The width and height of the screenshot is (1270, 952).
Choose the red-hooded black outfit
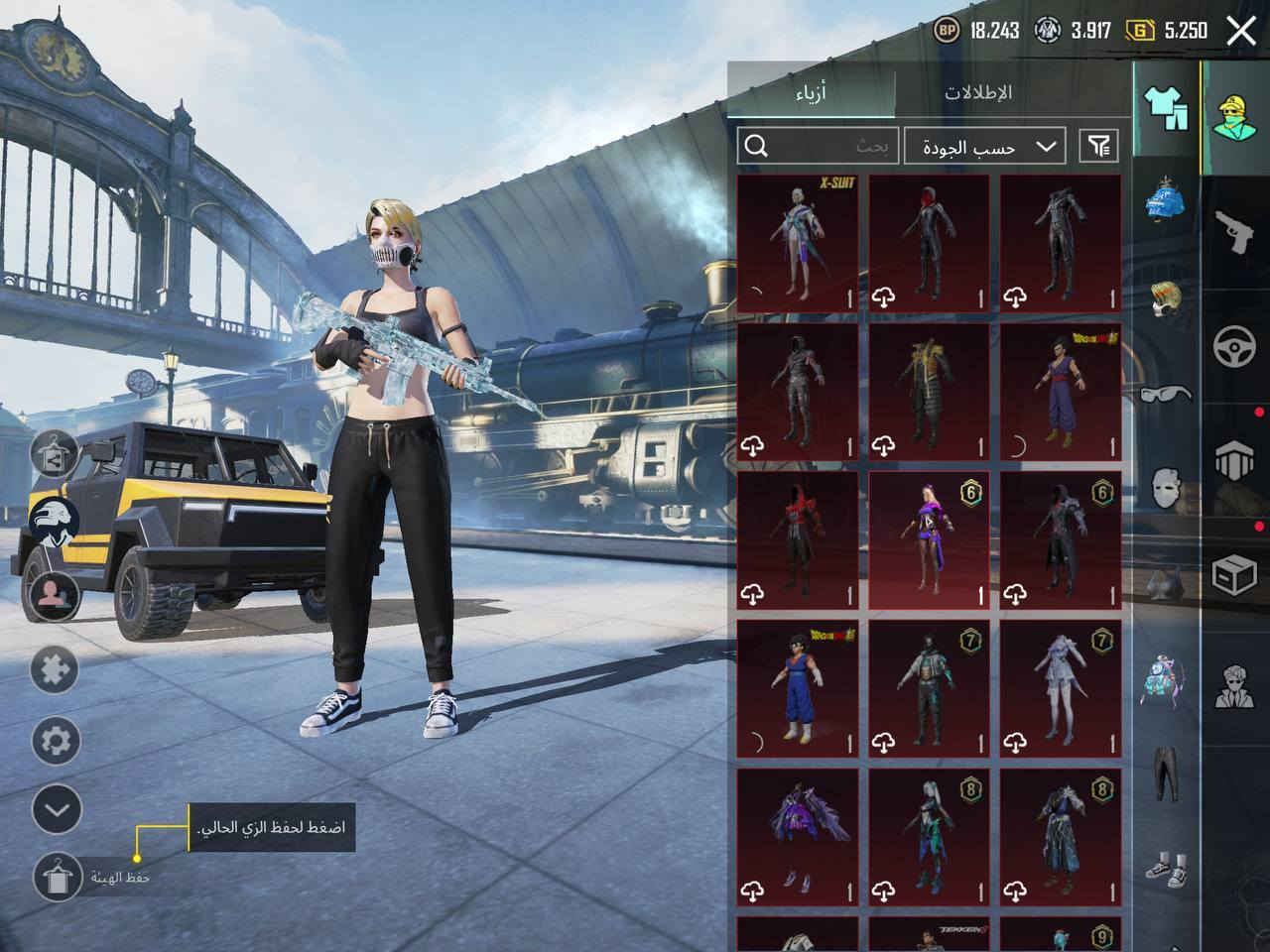pos(929,243)
